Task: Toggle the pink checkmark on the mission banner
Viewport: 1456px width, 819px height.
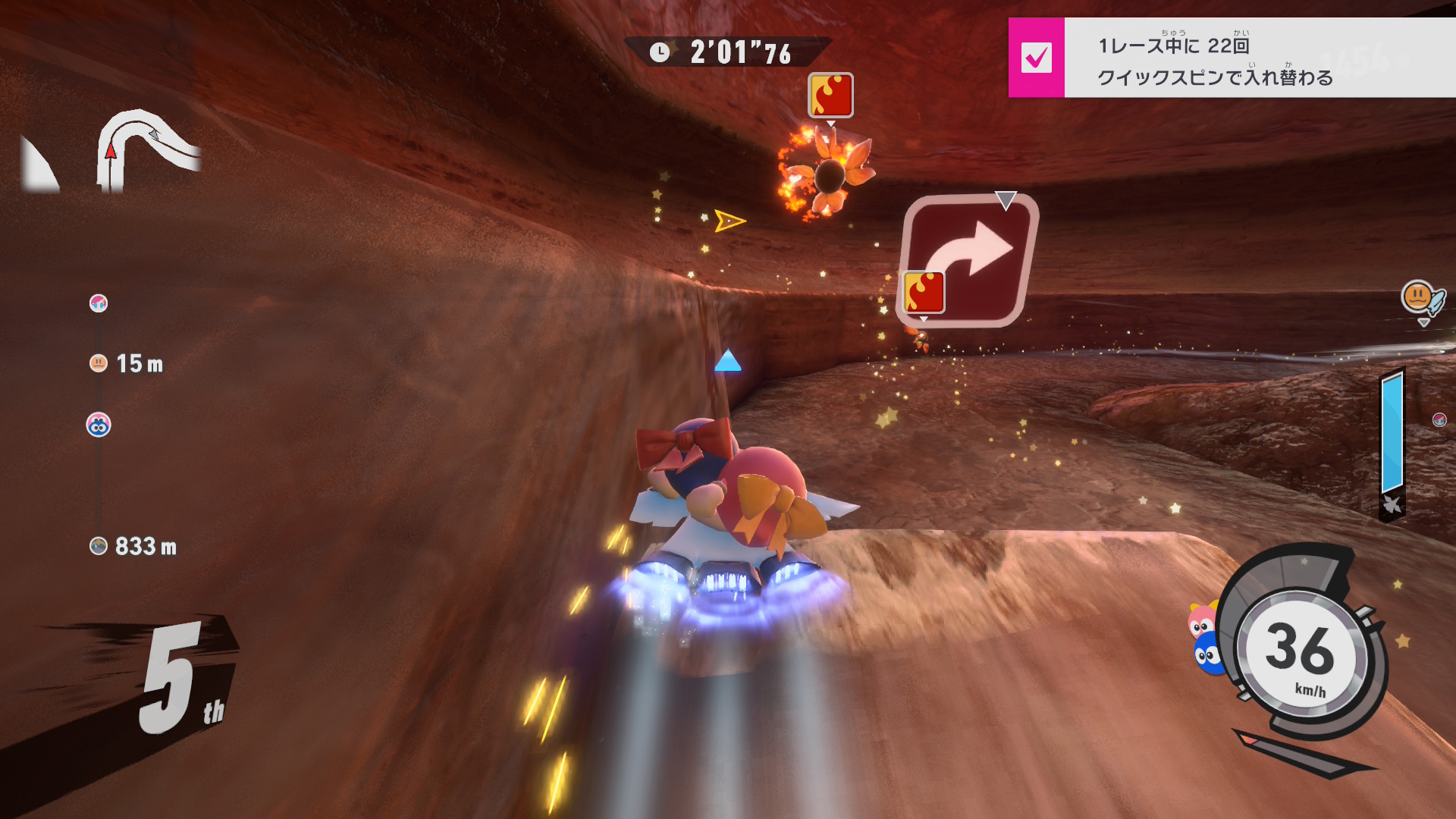Action: pyautogui.click(x=1036, y=58)
